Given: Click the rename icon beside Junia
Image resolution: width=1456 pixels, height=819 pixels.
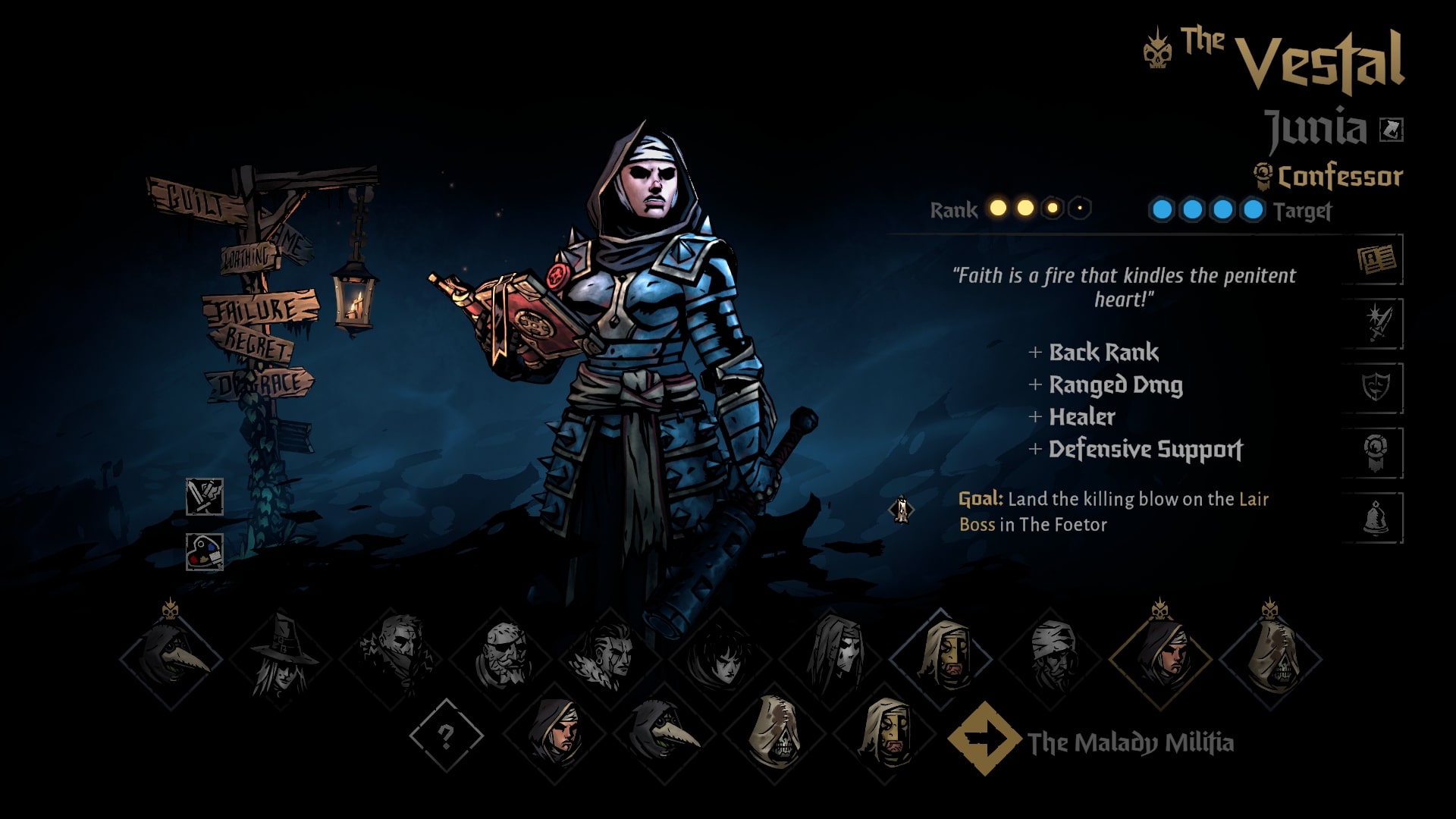Looking at the screenshot, I should pos(1392,130).
